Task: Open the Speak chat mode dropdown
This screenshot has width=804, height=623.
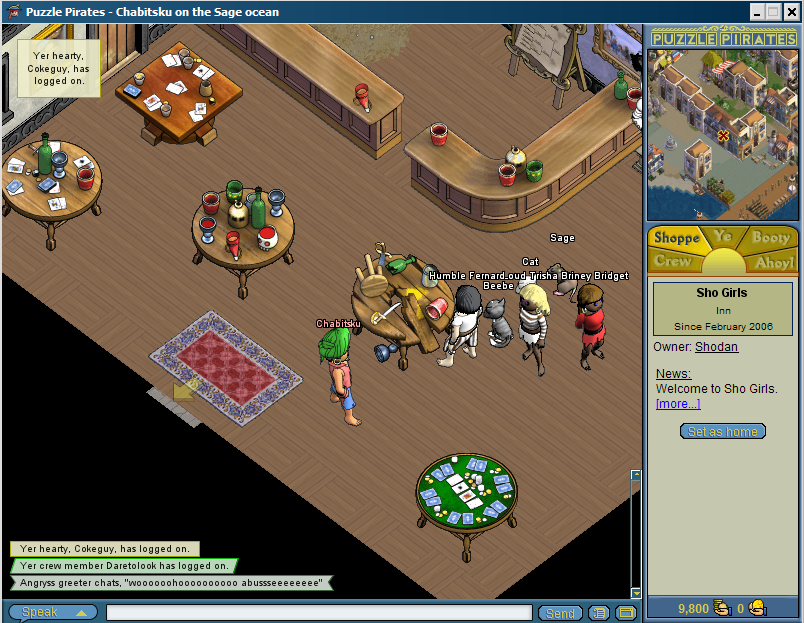Action: 53,612
